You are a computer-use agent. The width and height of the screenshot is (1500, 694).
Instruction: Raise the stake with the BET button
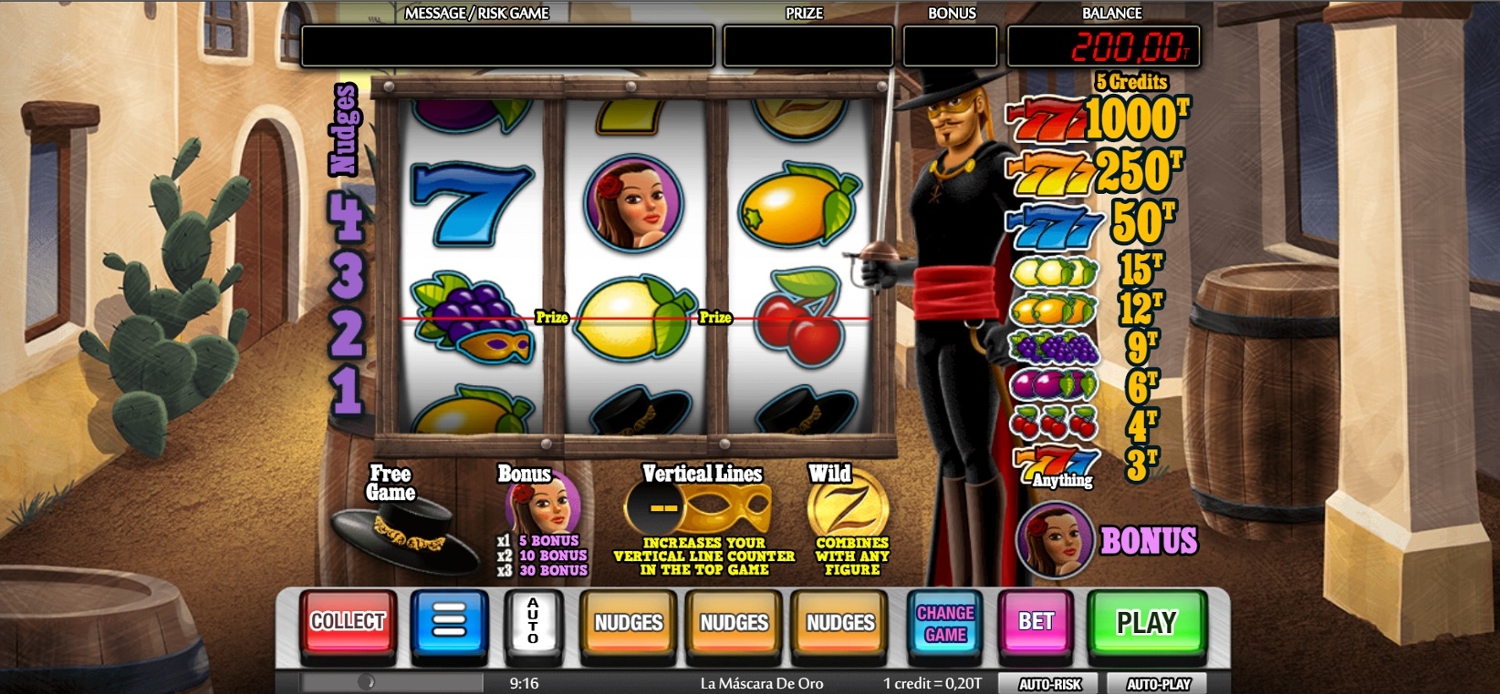1035,623
